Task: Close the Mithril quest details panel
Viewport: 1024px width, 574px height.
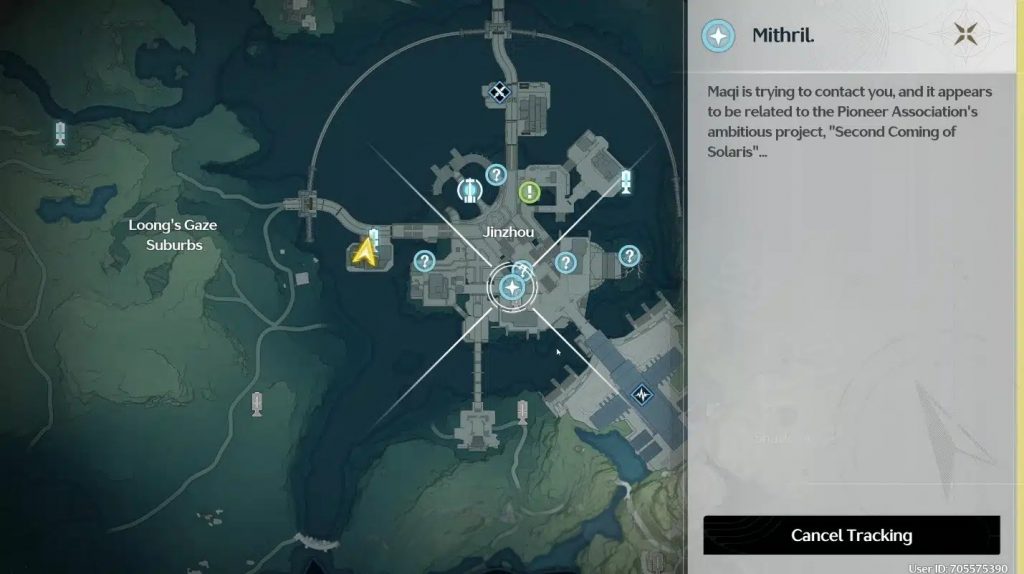Action: pos(965,35)
